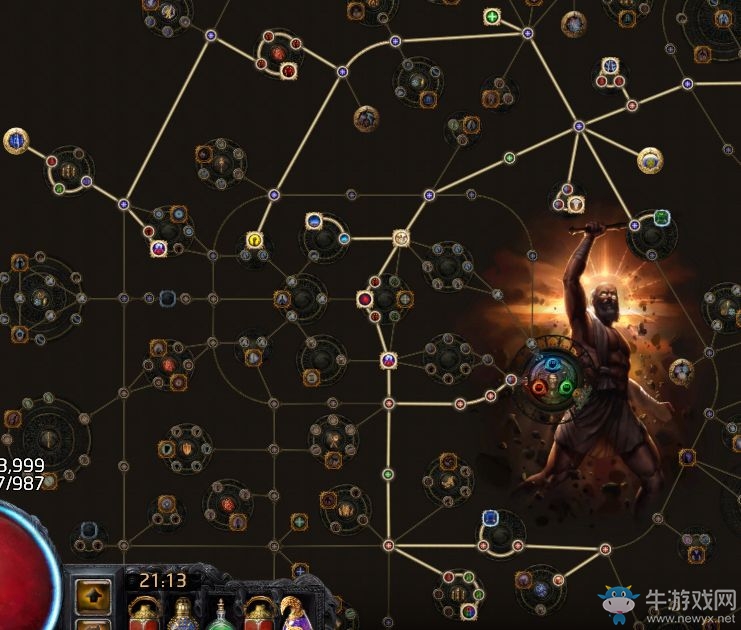This screenshot has height=630, width=741.
Task: Allocate the green gem notable node
Action: tap(661, 218)
